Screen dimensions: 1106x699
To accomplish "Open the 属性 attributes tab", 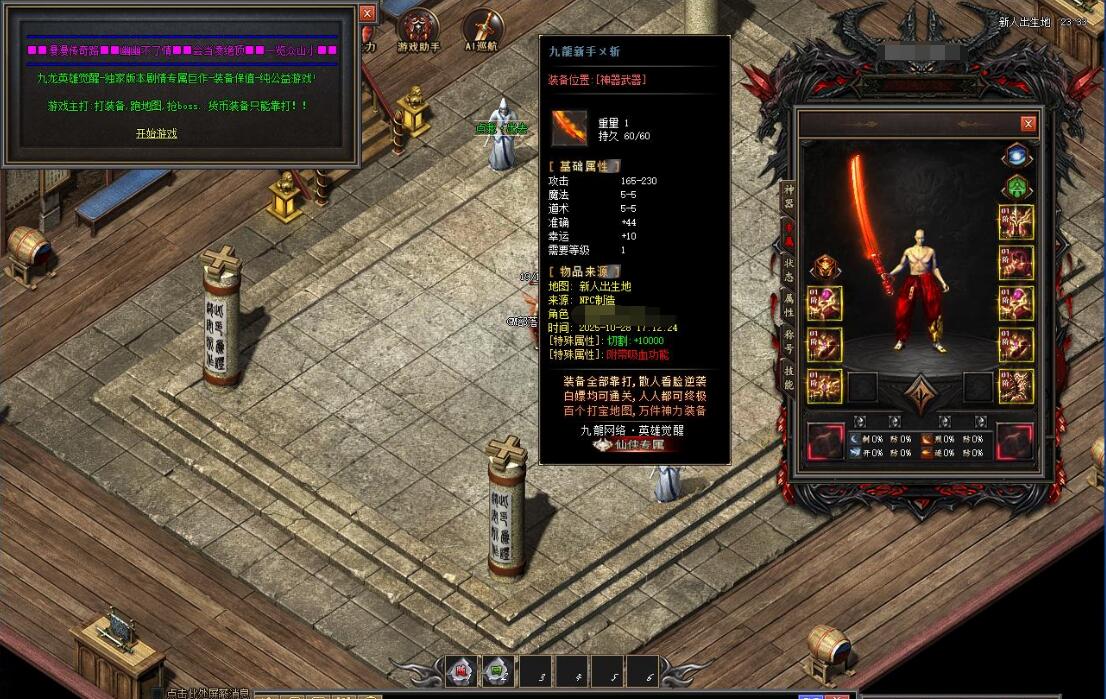I will pos(788,305).
